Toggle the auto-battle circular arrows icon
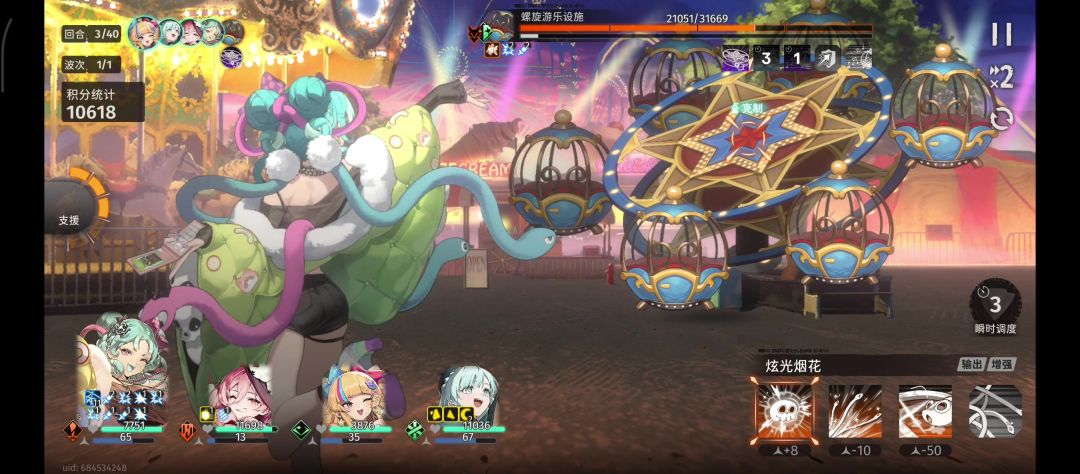This screenshot has height=474, width=1080. 1000,119
